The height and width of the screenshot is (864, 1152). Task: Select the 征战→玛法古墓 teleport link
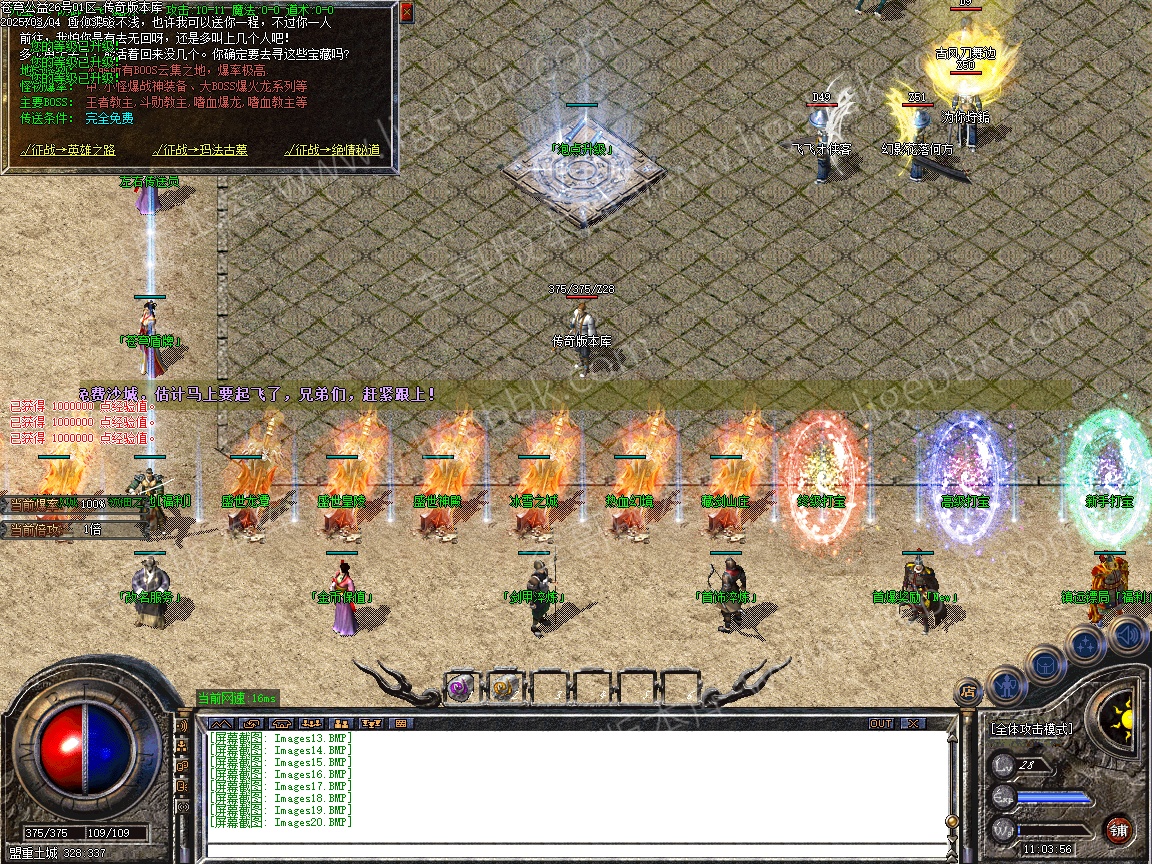[200, 150]
